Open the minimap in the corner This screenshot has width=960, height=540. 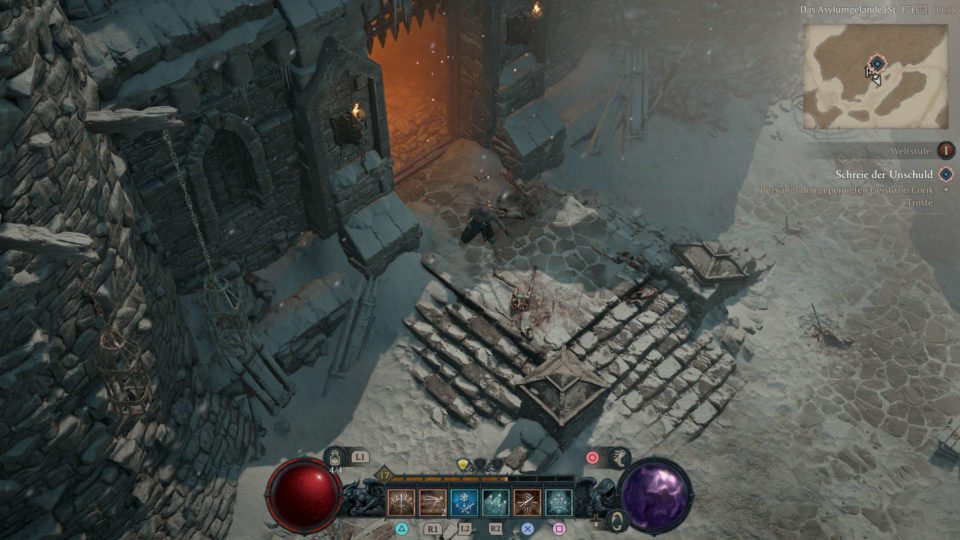pos(875,75)
